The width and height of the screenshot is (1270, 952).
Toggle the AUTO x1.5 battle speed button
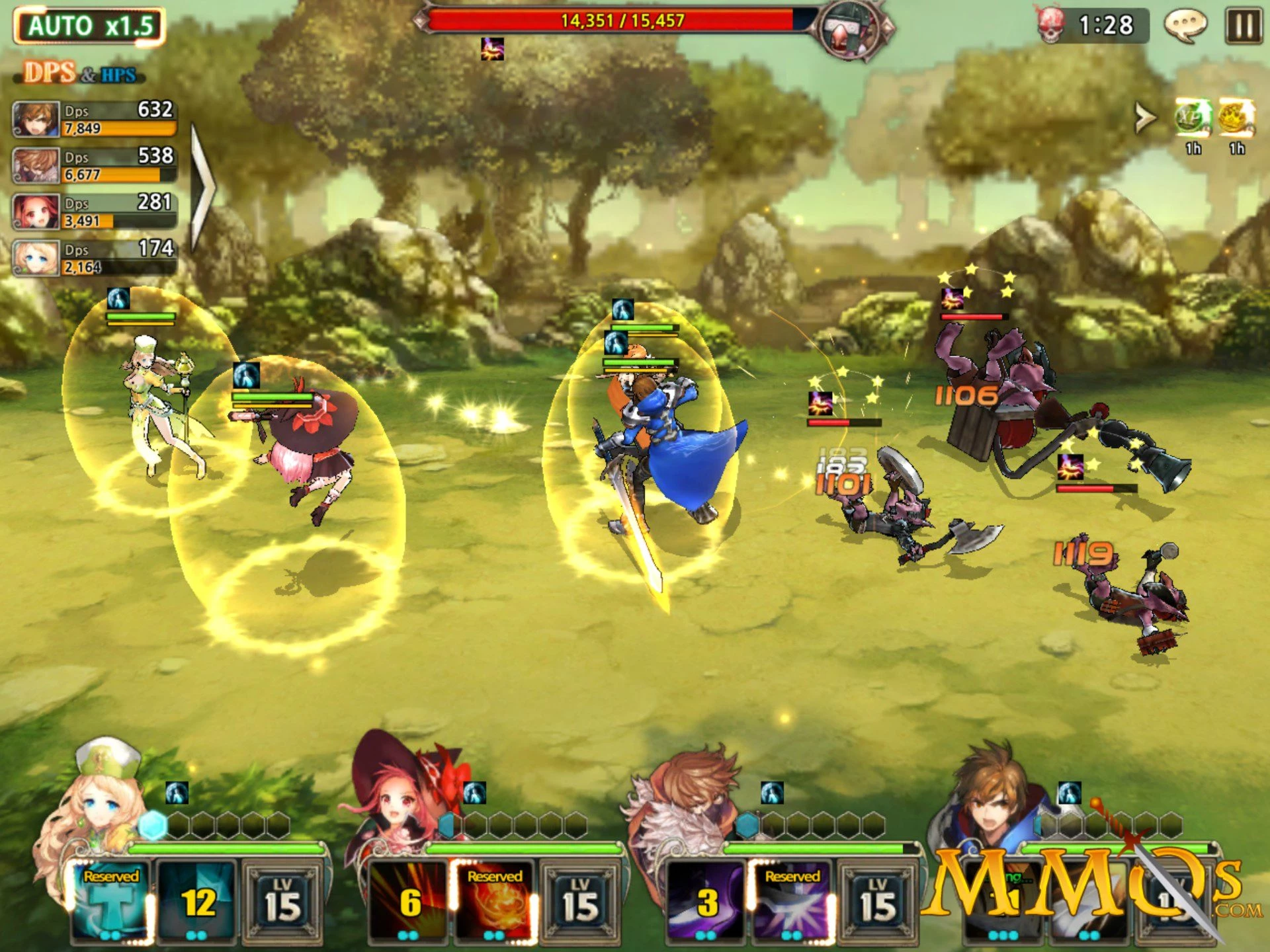tap(89, 26)
